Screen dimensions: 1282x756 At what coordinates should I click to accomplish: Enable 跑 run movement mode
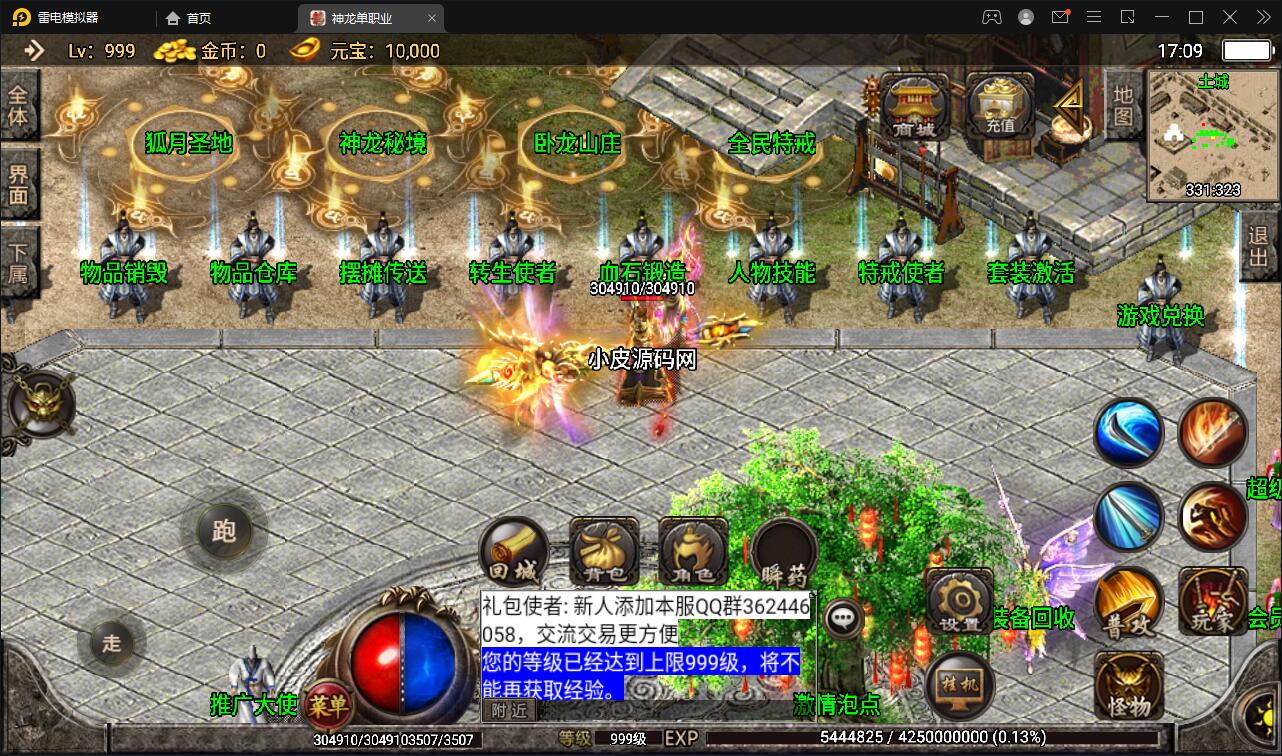click(224, 533)
